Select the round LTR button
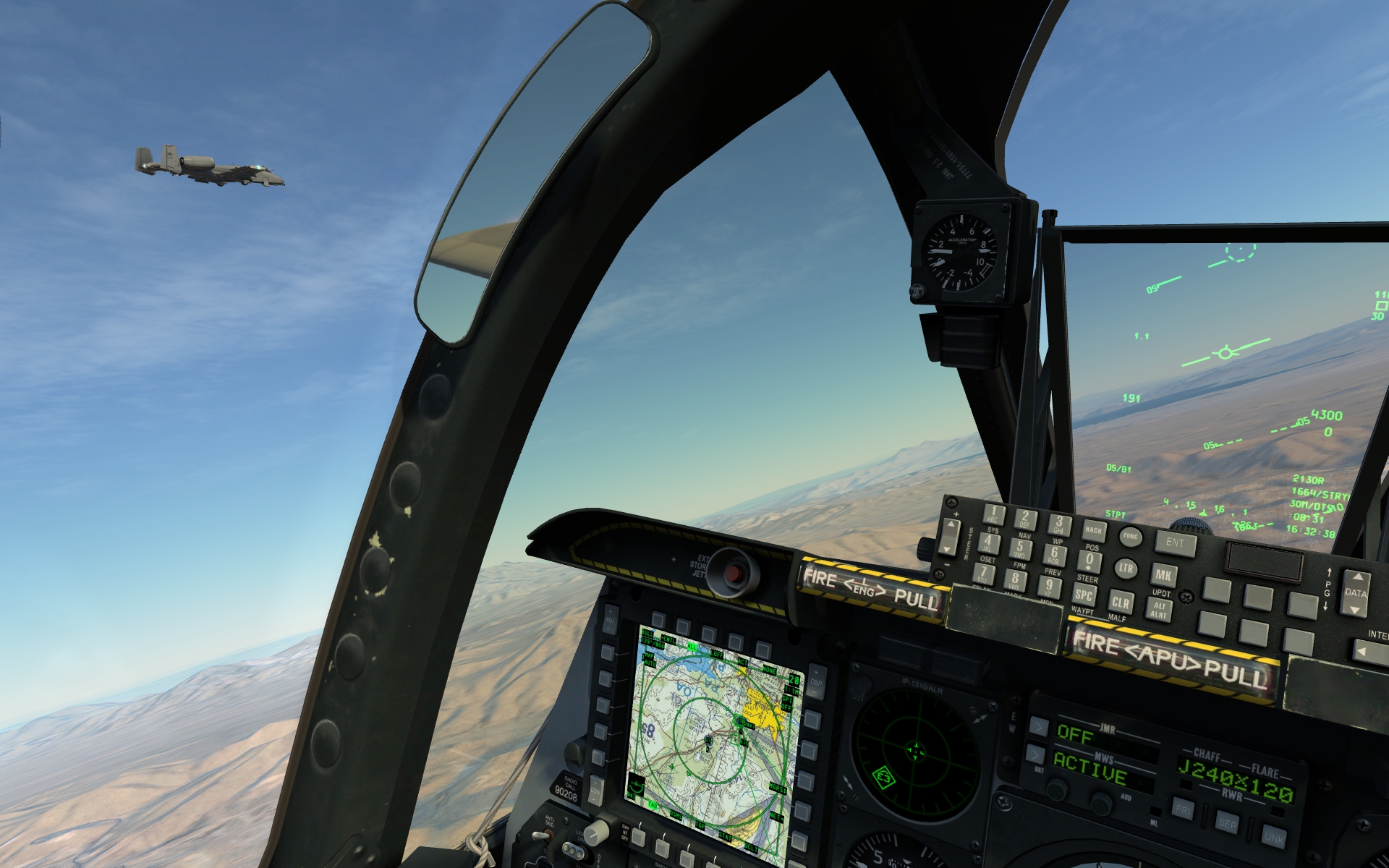 1126,569
